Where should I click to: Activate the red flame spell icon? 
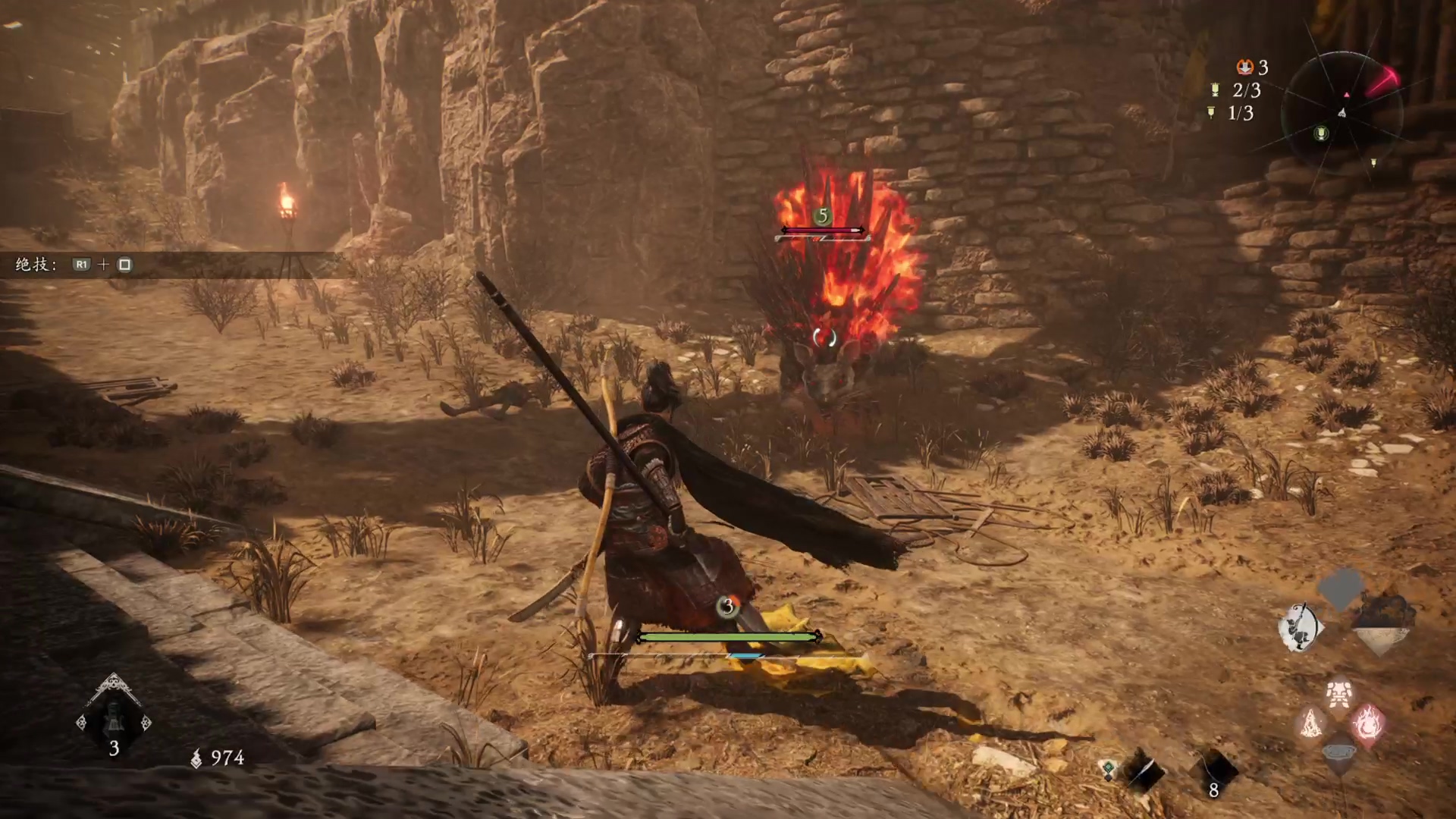(1367, 723)
